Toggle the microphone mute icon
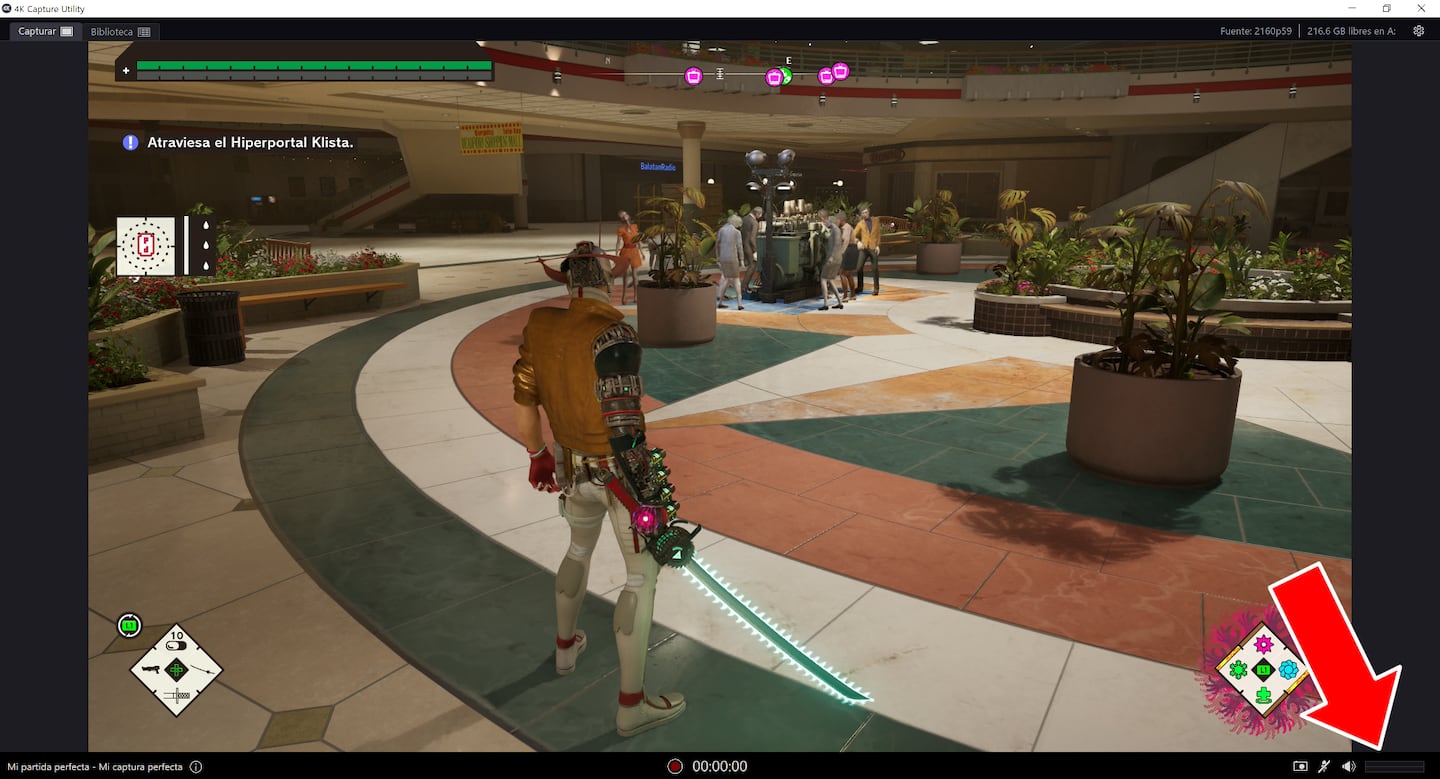 (x=1324, y=767)
